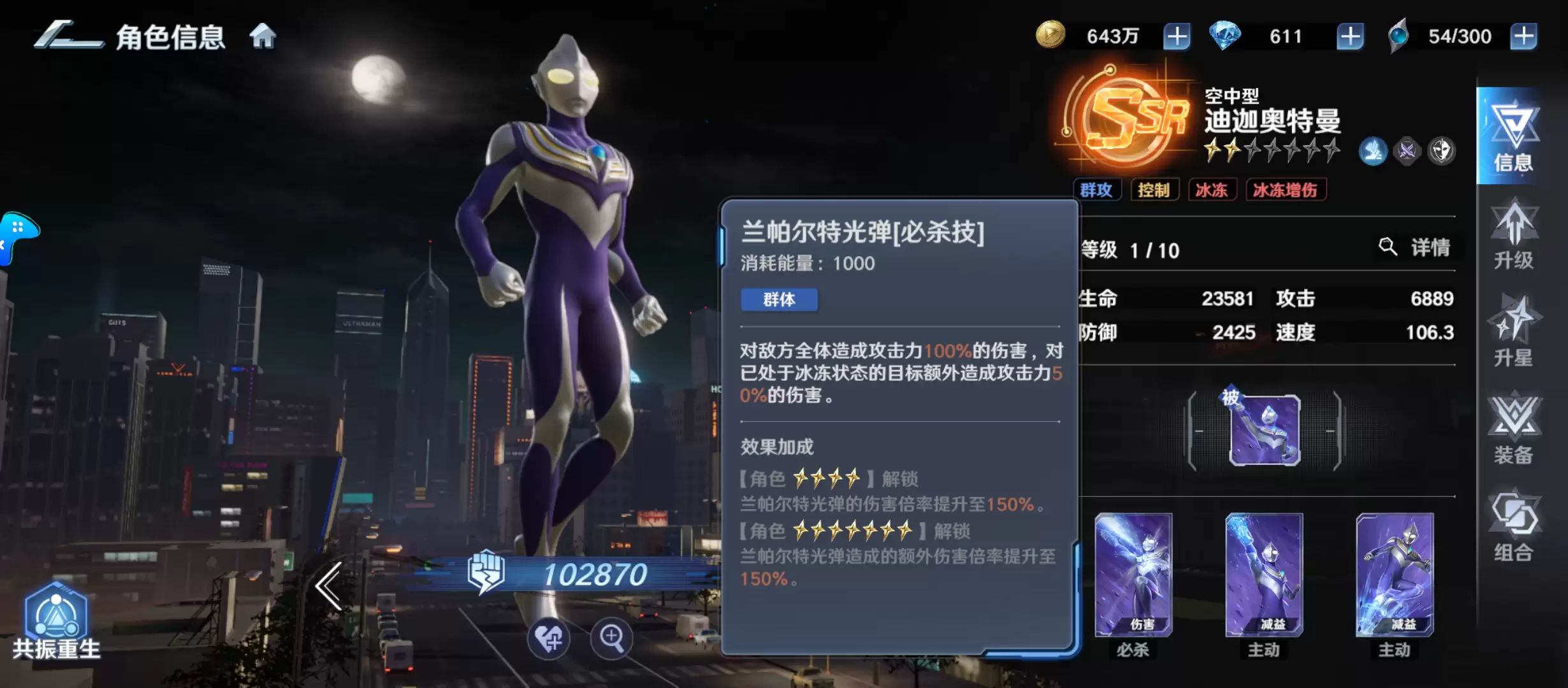Select the 群攻 trait tag

click(x=1098, y=189)
